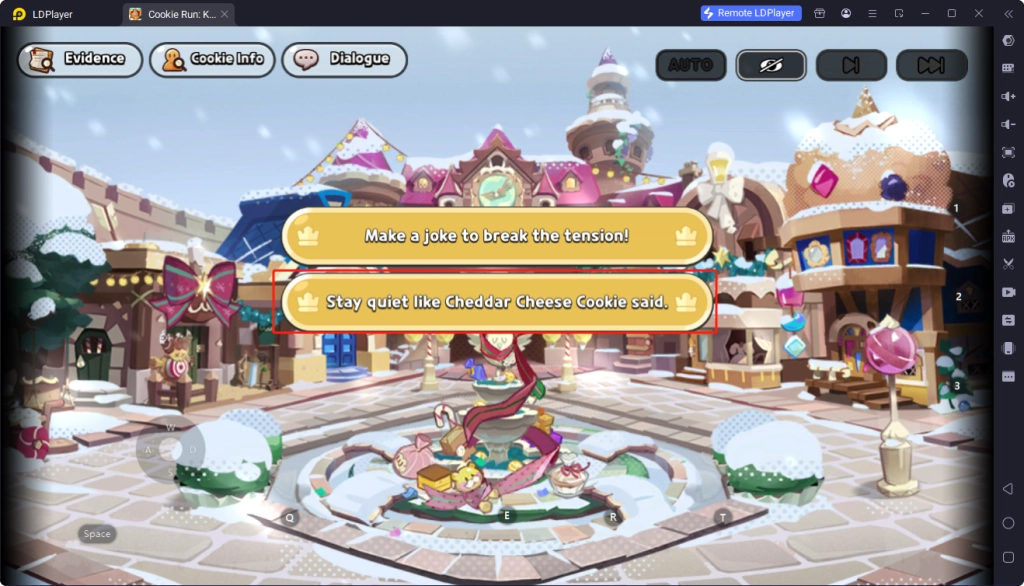1024x586 pixels.
Task: Skip to the next dialogue line
Action: (x=851, y=65)
